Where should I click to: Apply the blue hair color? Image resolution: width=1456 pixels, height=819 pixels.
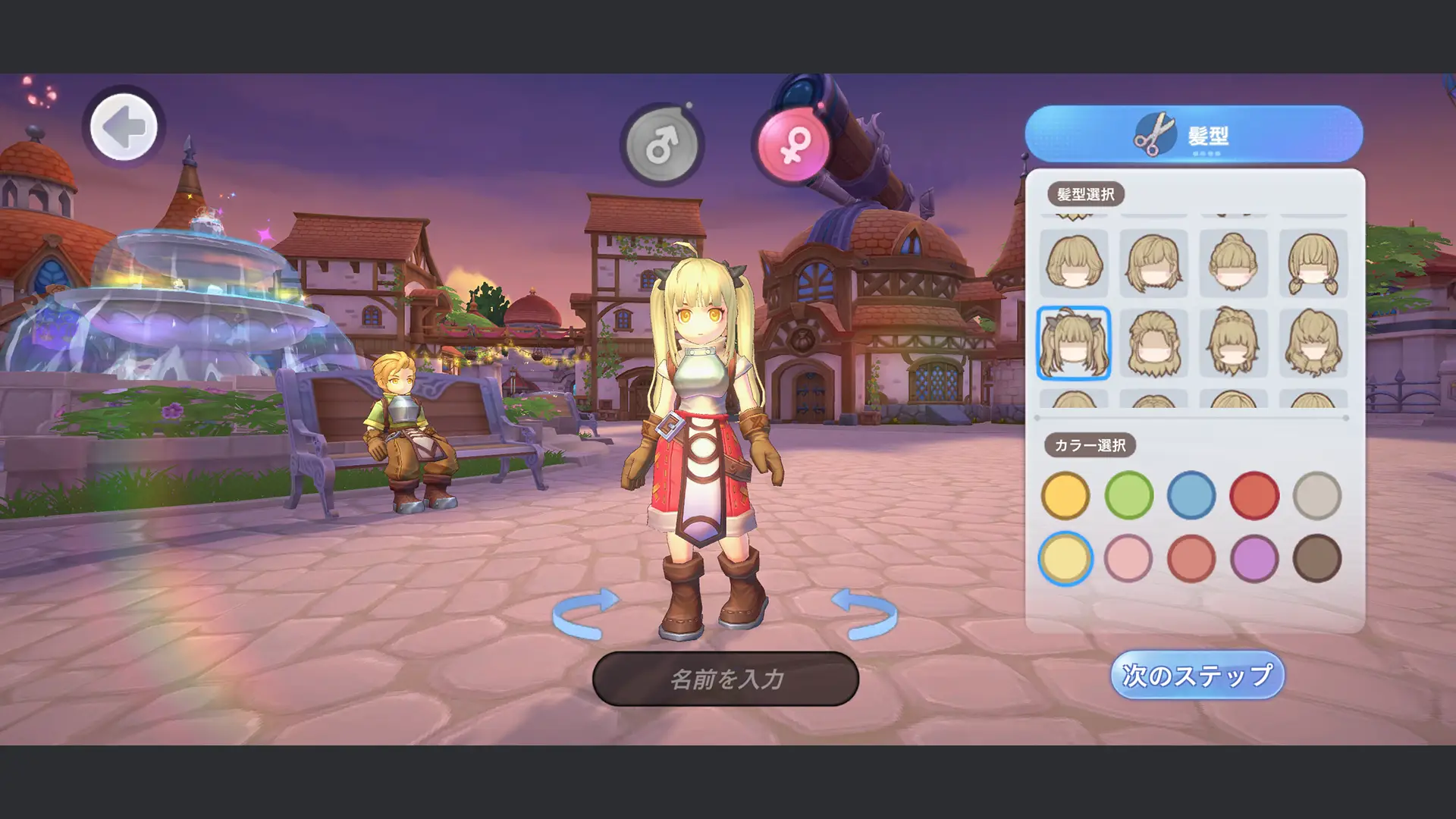(1191, 496)
